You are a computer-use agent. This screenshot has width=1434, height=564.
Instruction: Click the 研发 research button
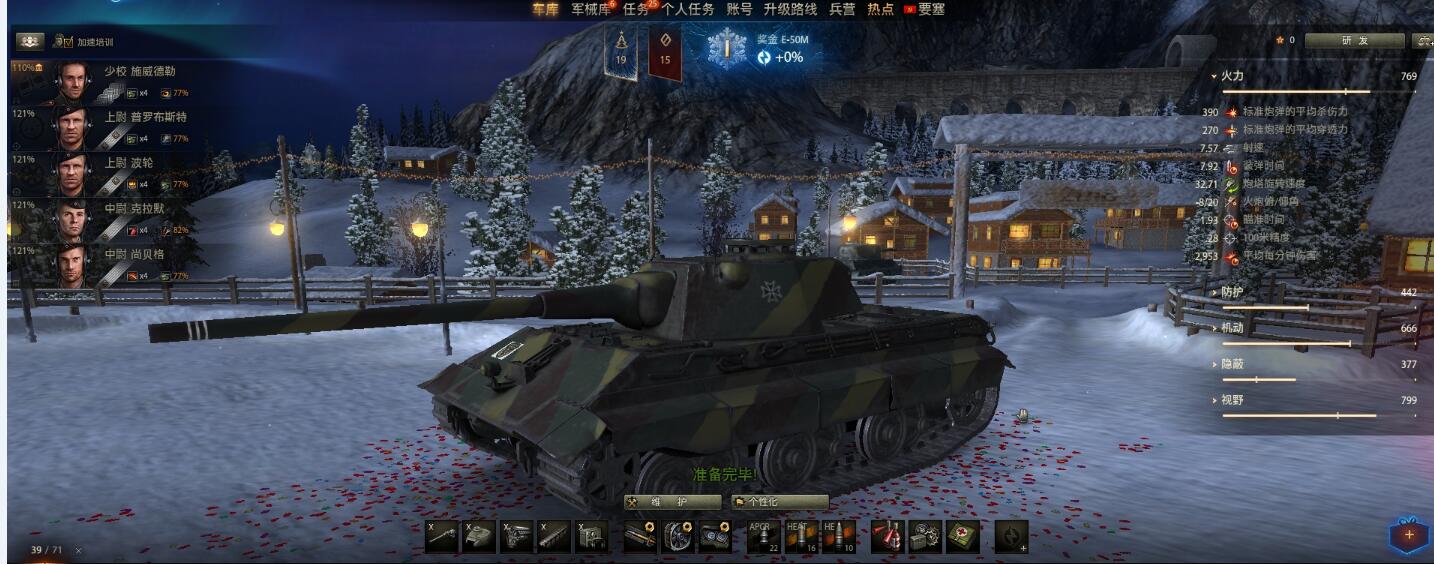pyautogui.click(x=1354, y=41)
